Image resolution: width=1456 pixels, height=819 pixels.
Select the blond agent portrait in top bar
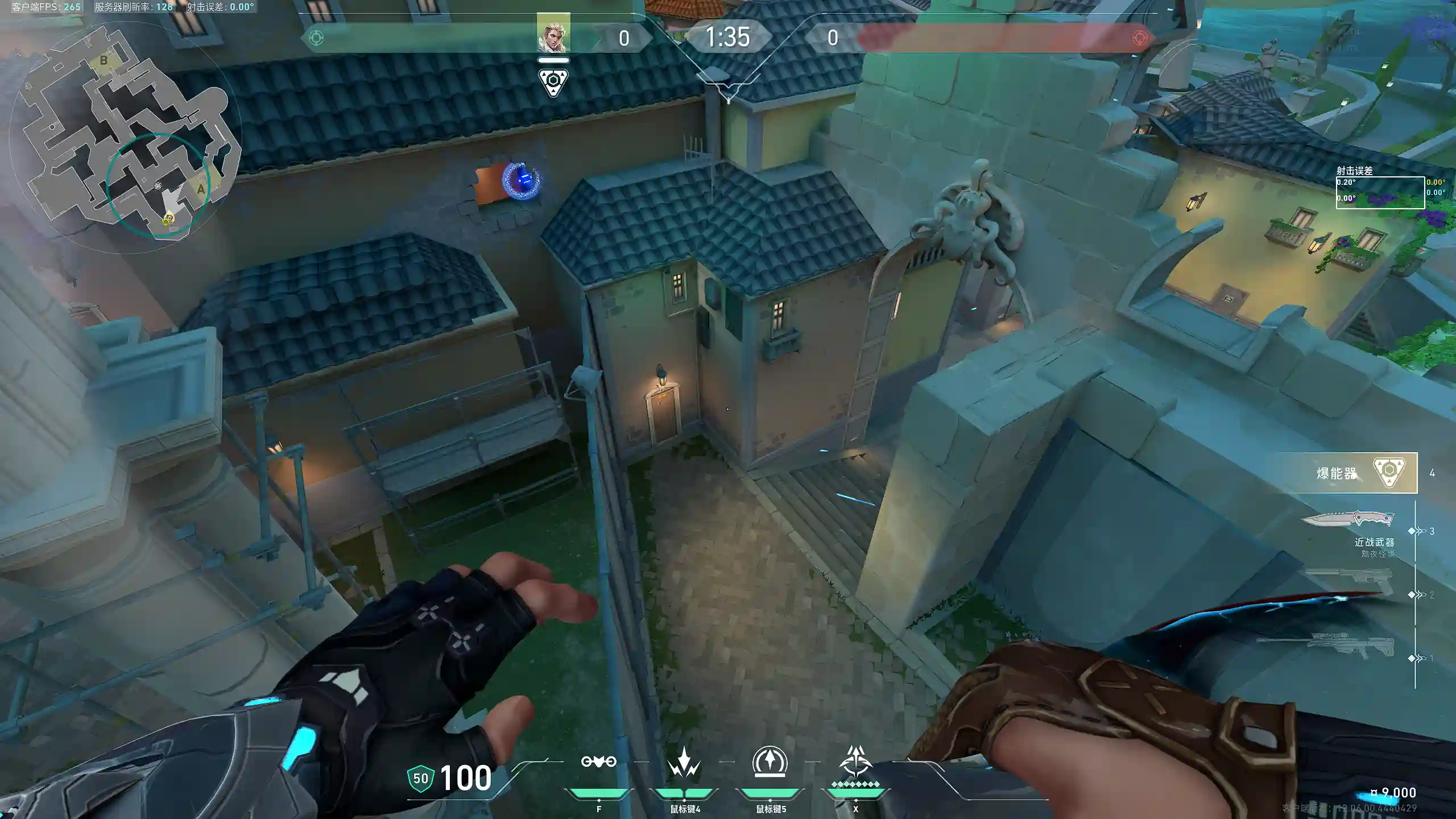click(x=553, y=34)
